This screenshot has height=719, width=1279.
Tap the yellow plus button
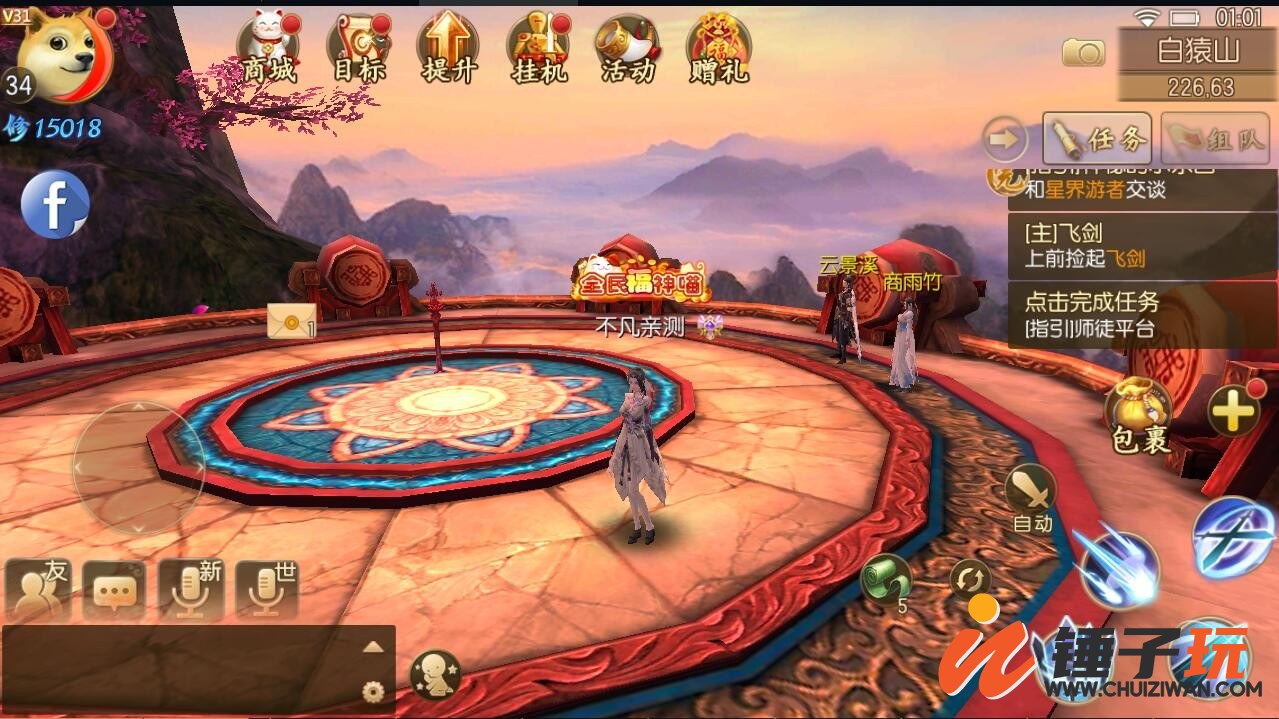(x=1234, y=409)
